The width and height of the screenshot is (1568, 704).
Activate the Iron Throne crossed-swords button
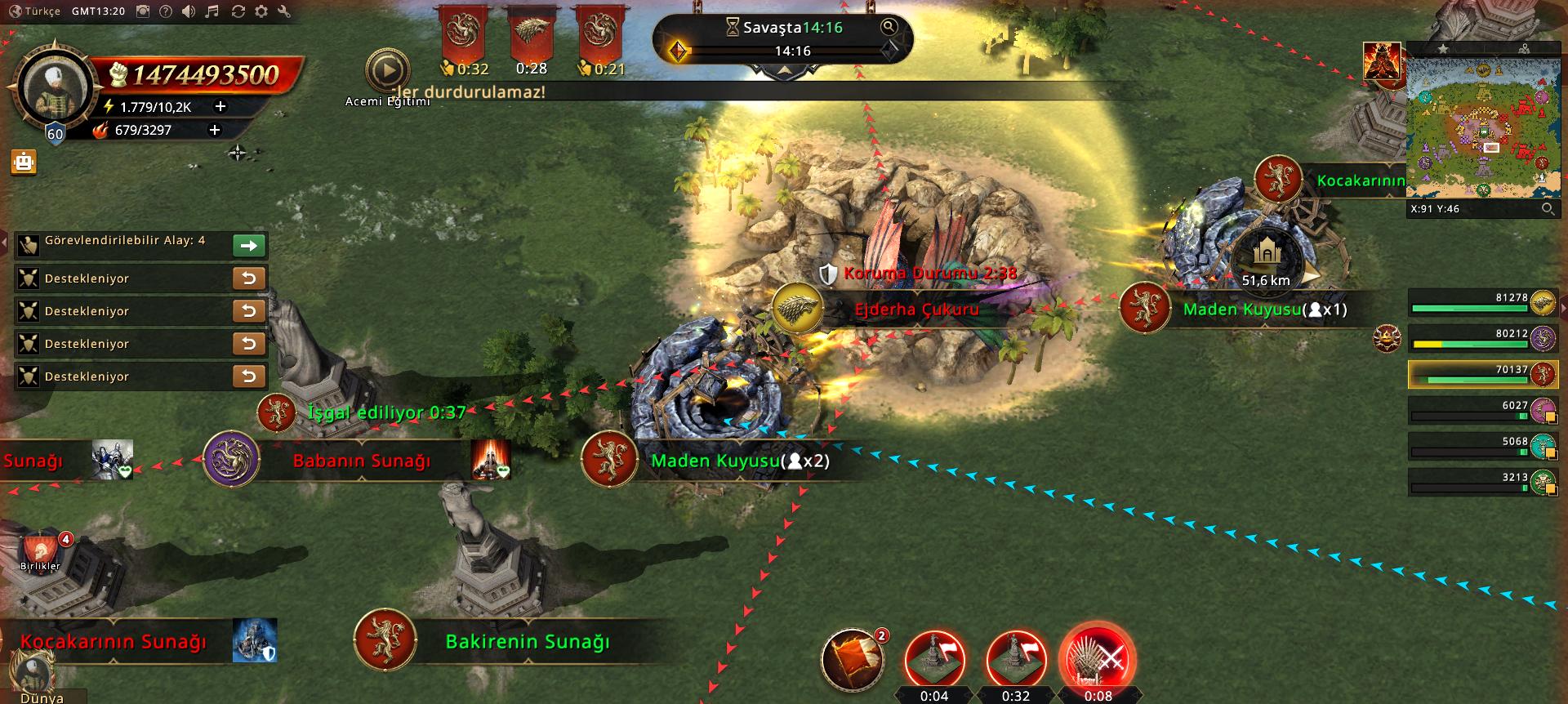tap(1097, 659)
